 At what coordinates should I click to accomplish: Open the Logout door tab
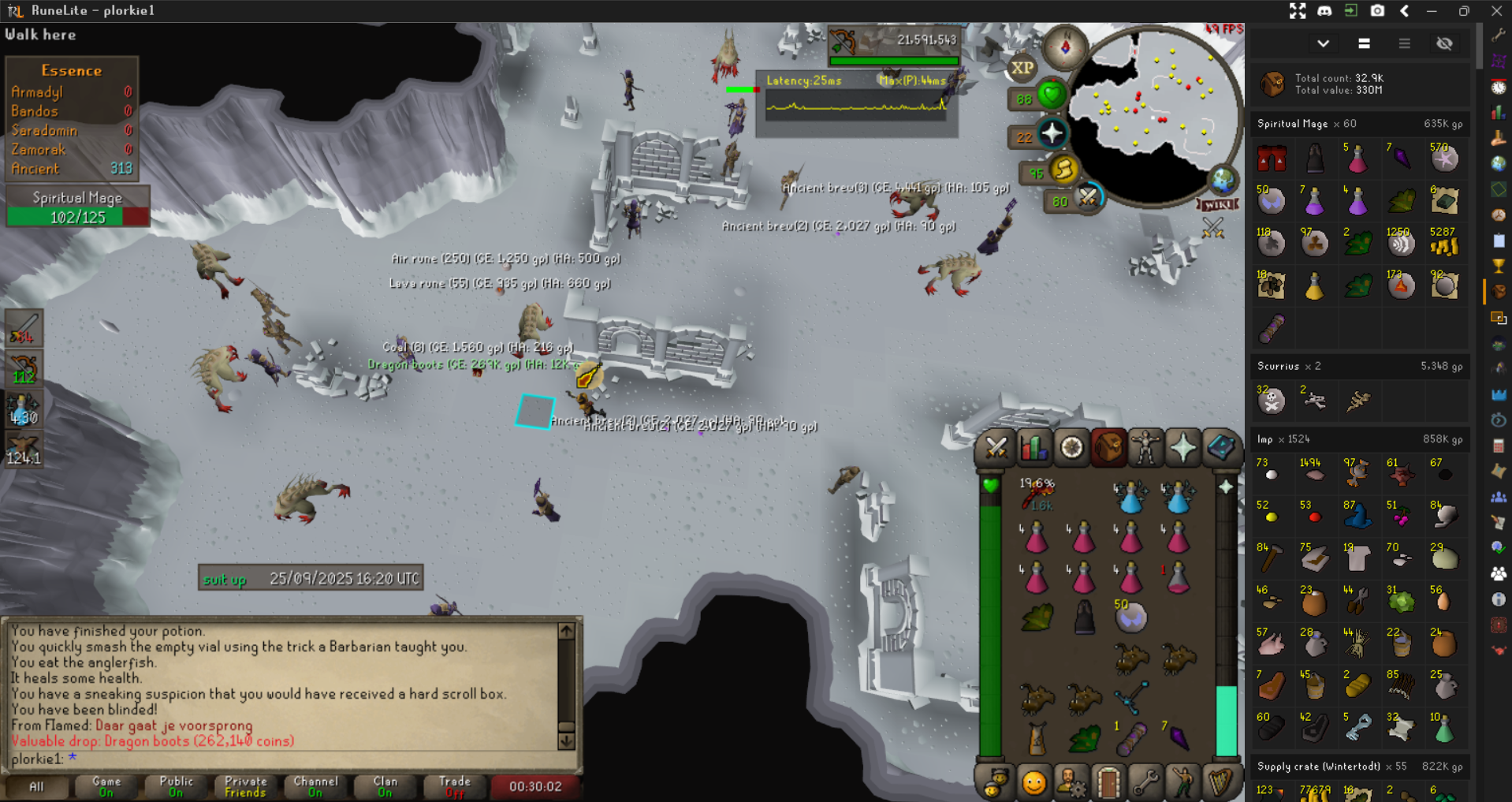(x=1108, y=783)
